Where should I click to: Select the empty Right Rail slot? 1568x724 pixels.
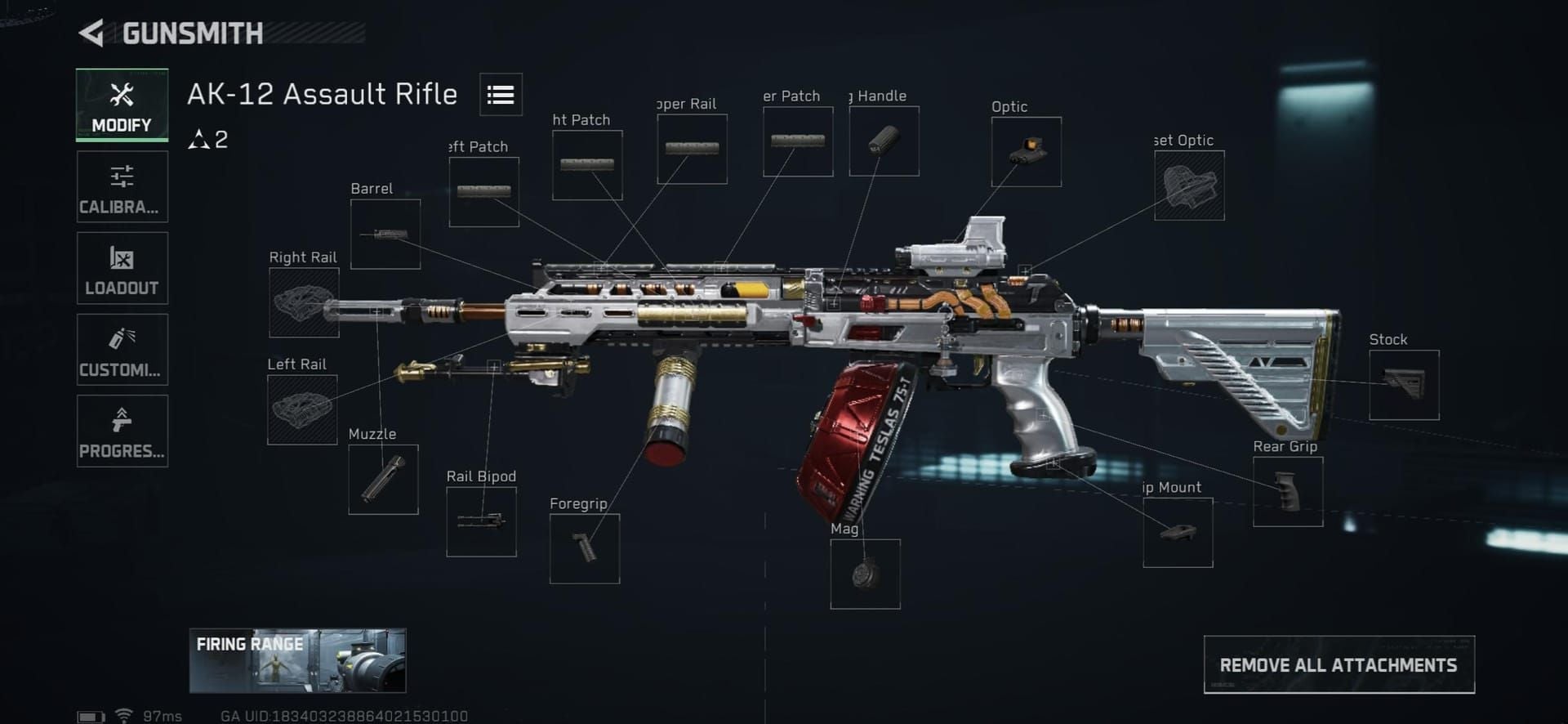303,302
